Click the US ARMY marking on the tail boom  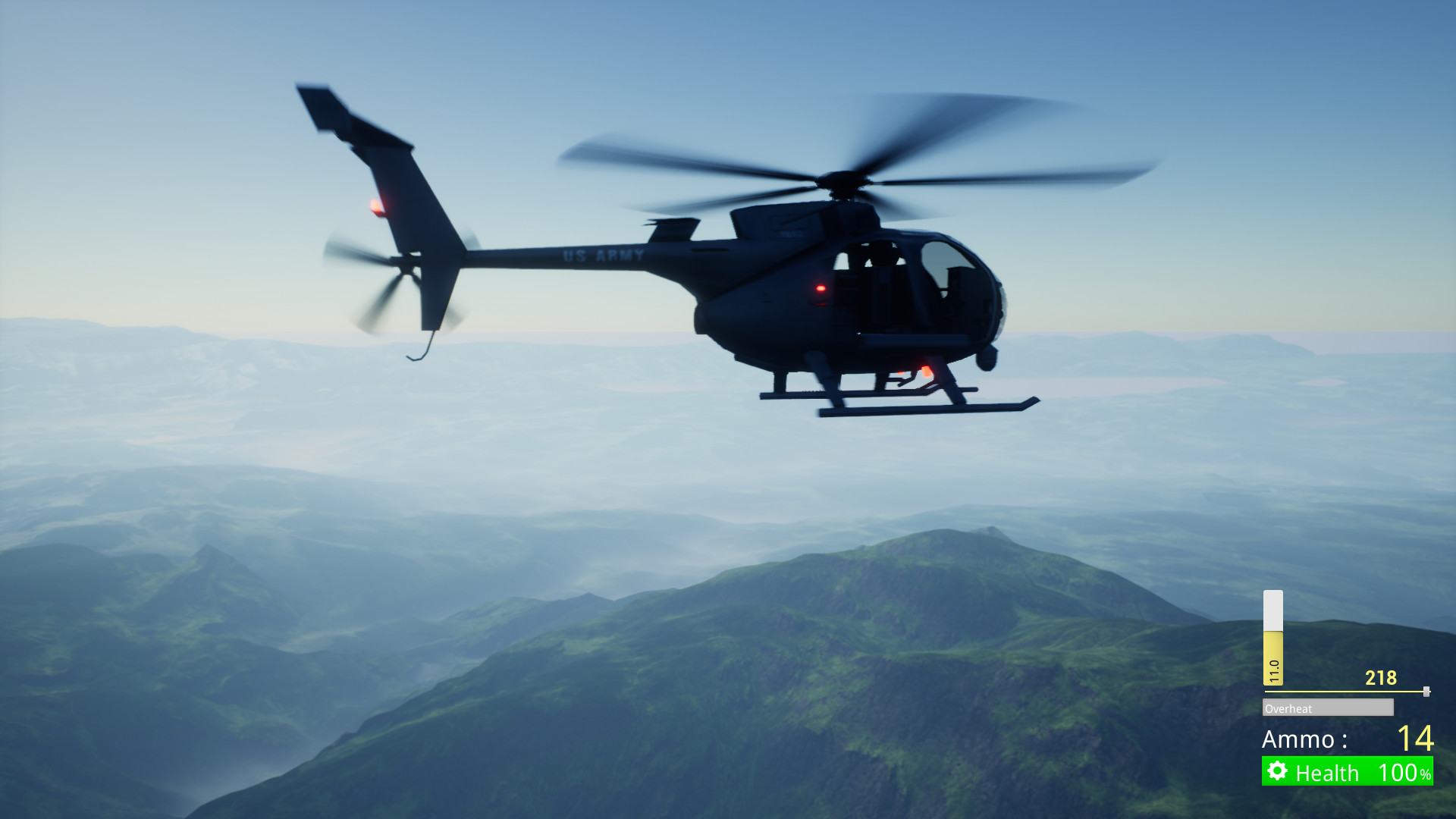tap(602, 256)
